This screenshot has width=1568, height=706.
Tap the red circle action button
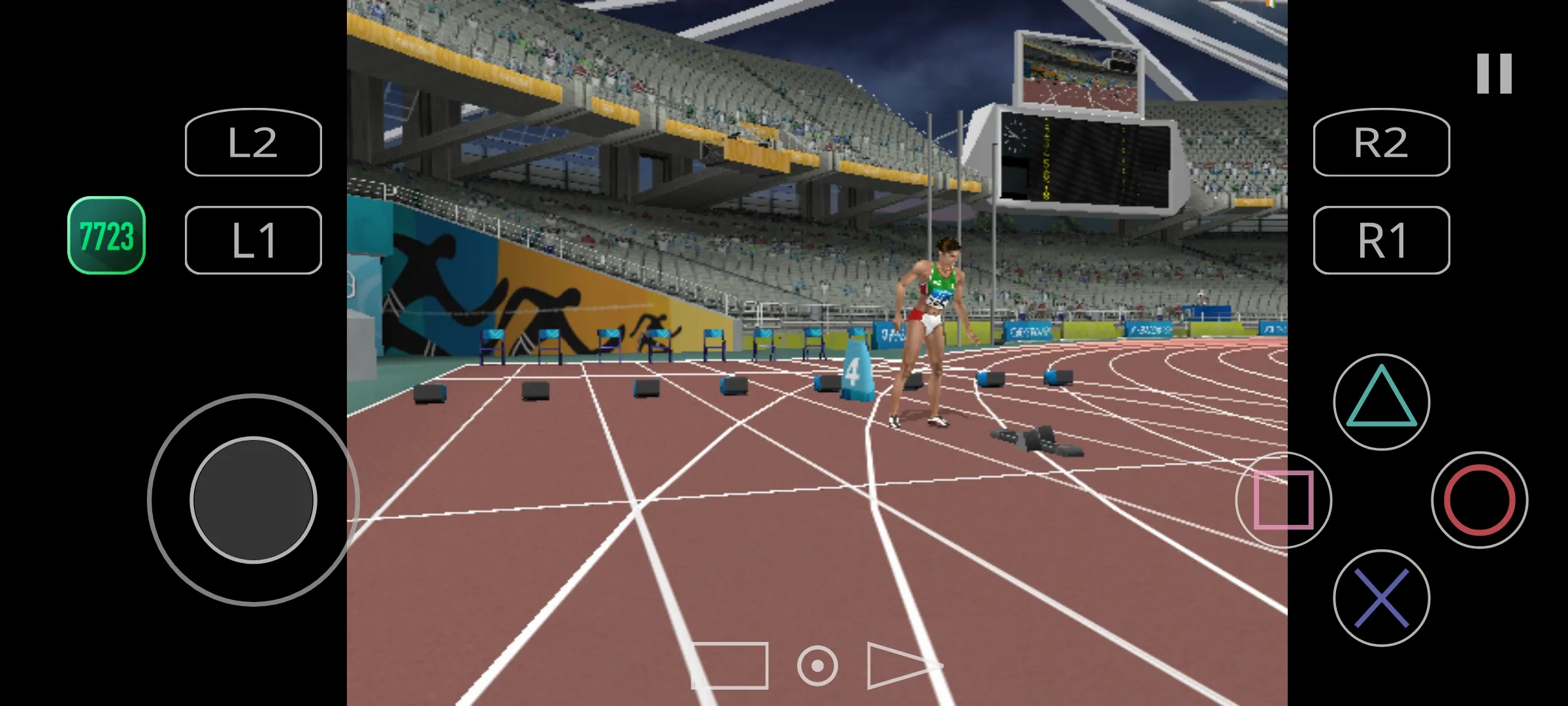[x=1479, y=499]
